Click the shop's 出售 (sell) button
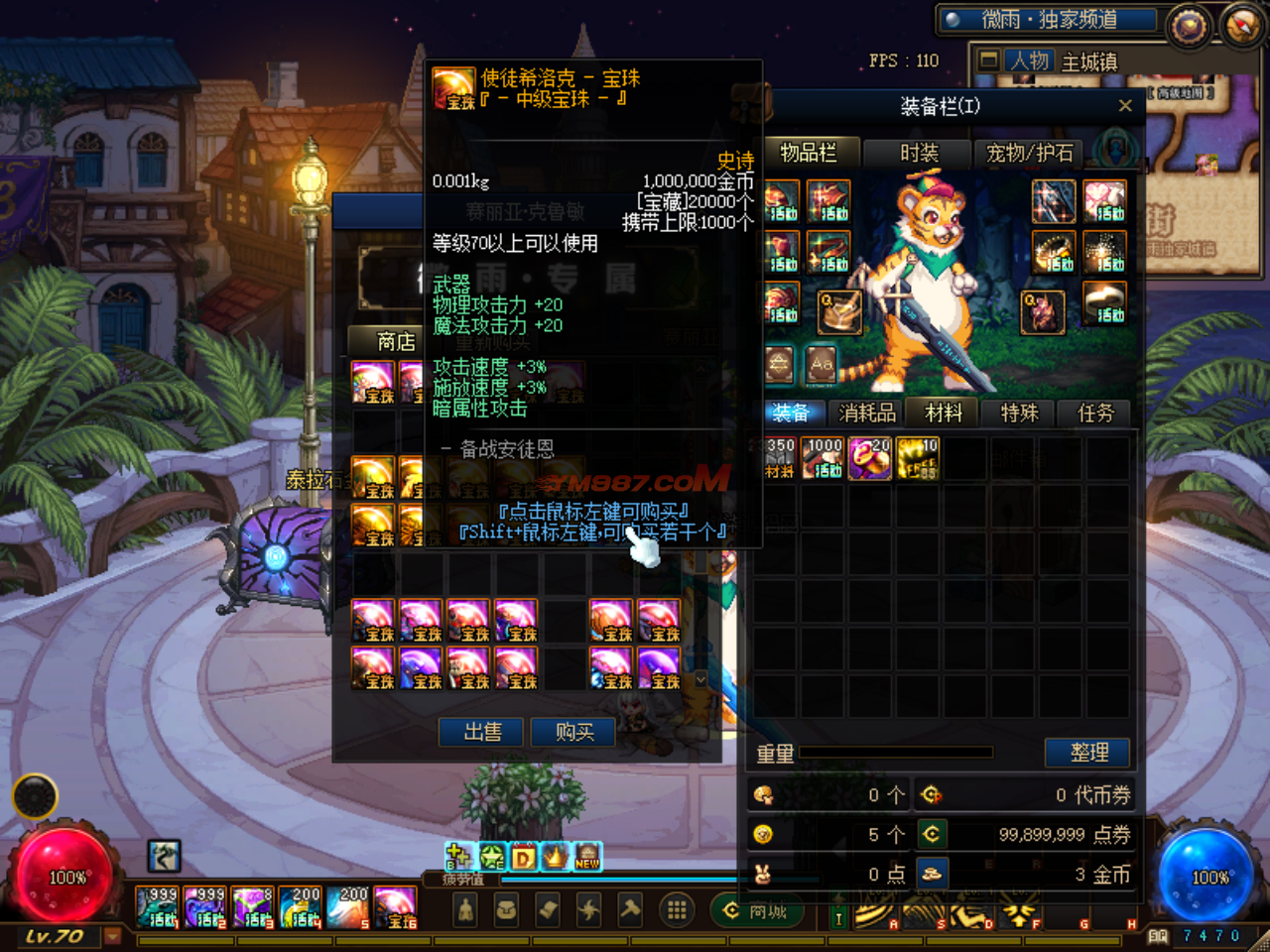Screen dimensions: 1270x952 click(x=482, y=733)
